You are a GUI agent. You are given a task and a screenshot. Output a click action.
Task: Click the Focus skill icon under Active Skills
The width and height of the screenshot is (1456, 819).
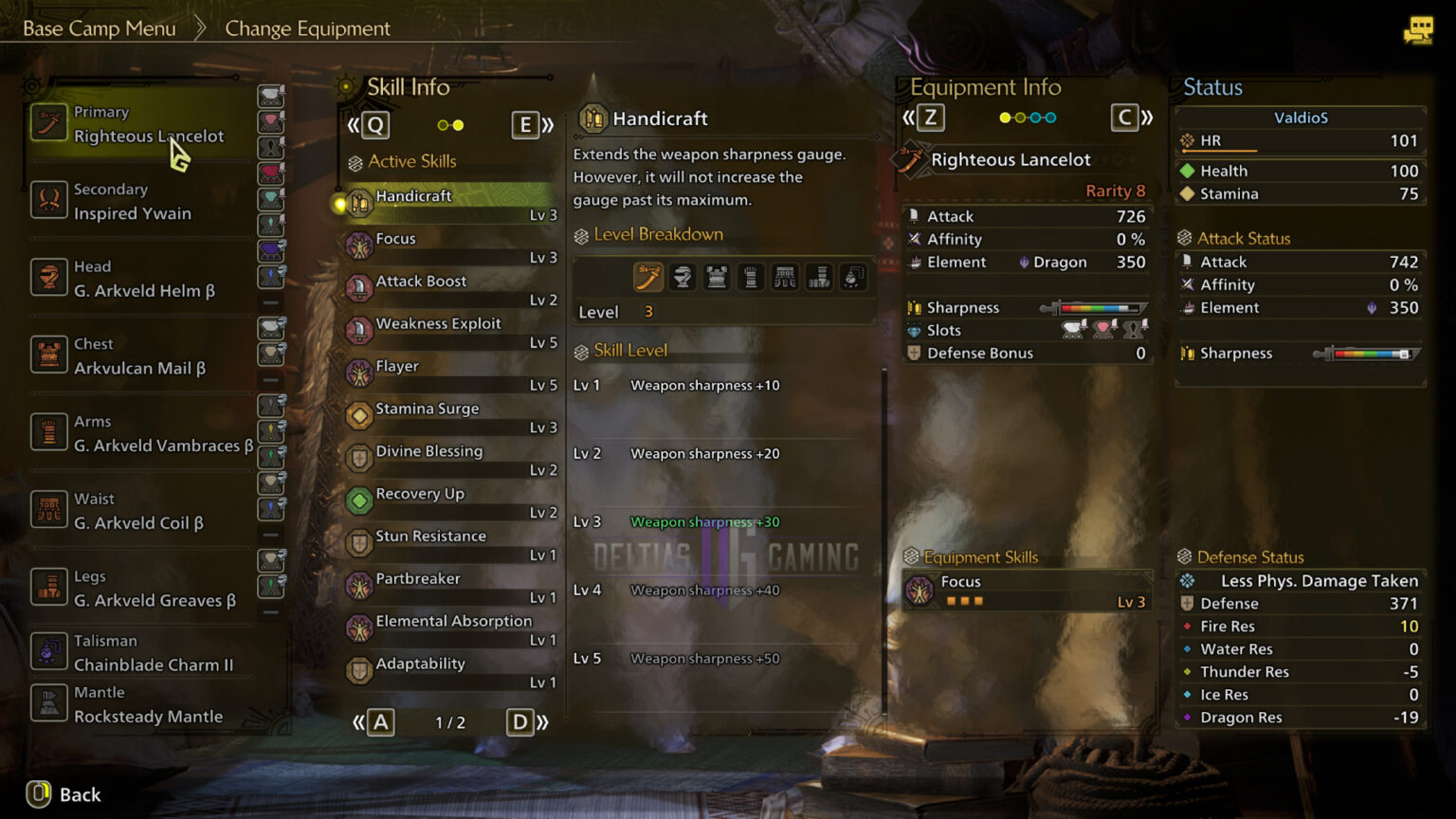click(360, 244)
